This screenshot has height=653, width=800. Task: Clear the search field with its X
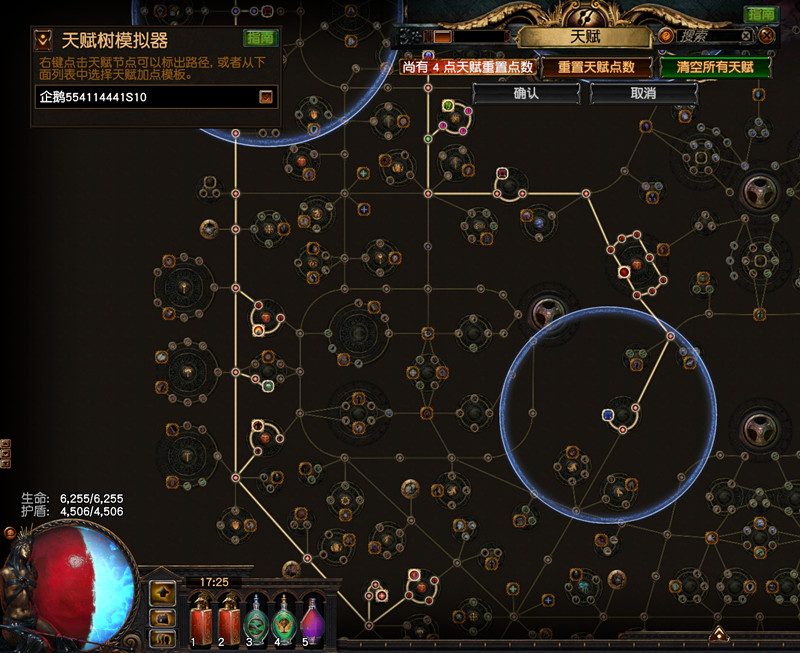click(x=746, y=36)
